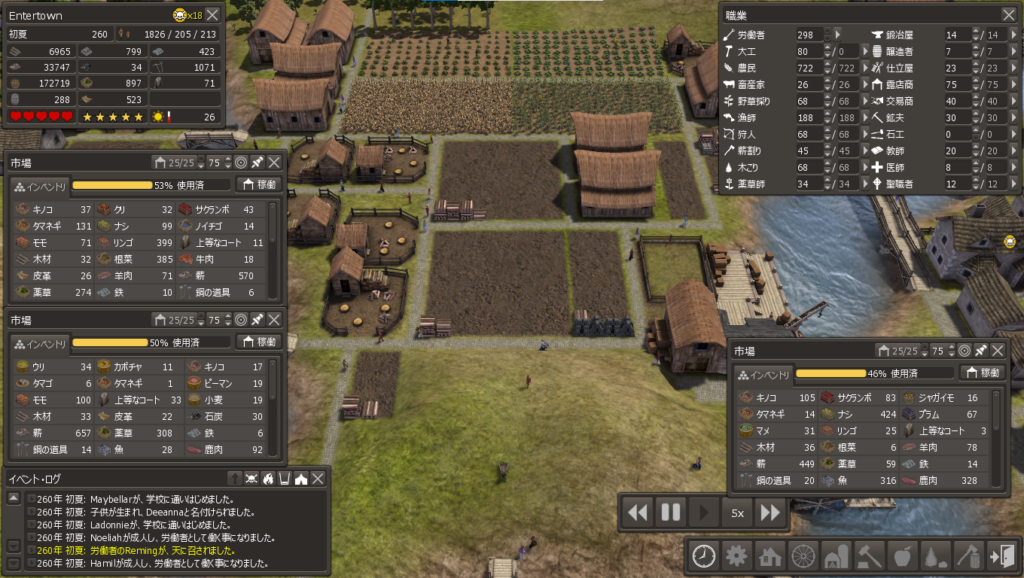Increase game speed with the fast-forward button
The height and width of the screenshot is (578, 1024).
coord(769,513)
